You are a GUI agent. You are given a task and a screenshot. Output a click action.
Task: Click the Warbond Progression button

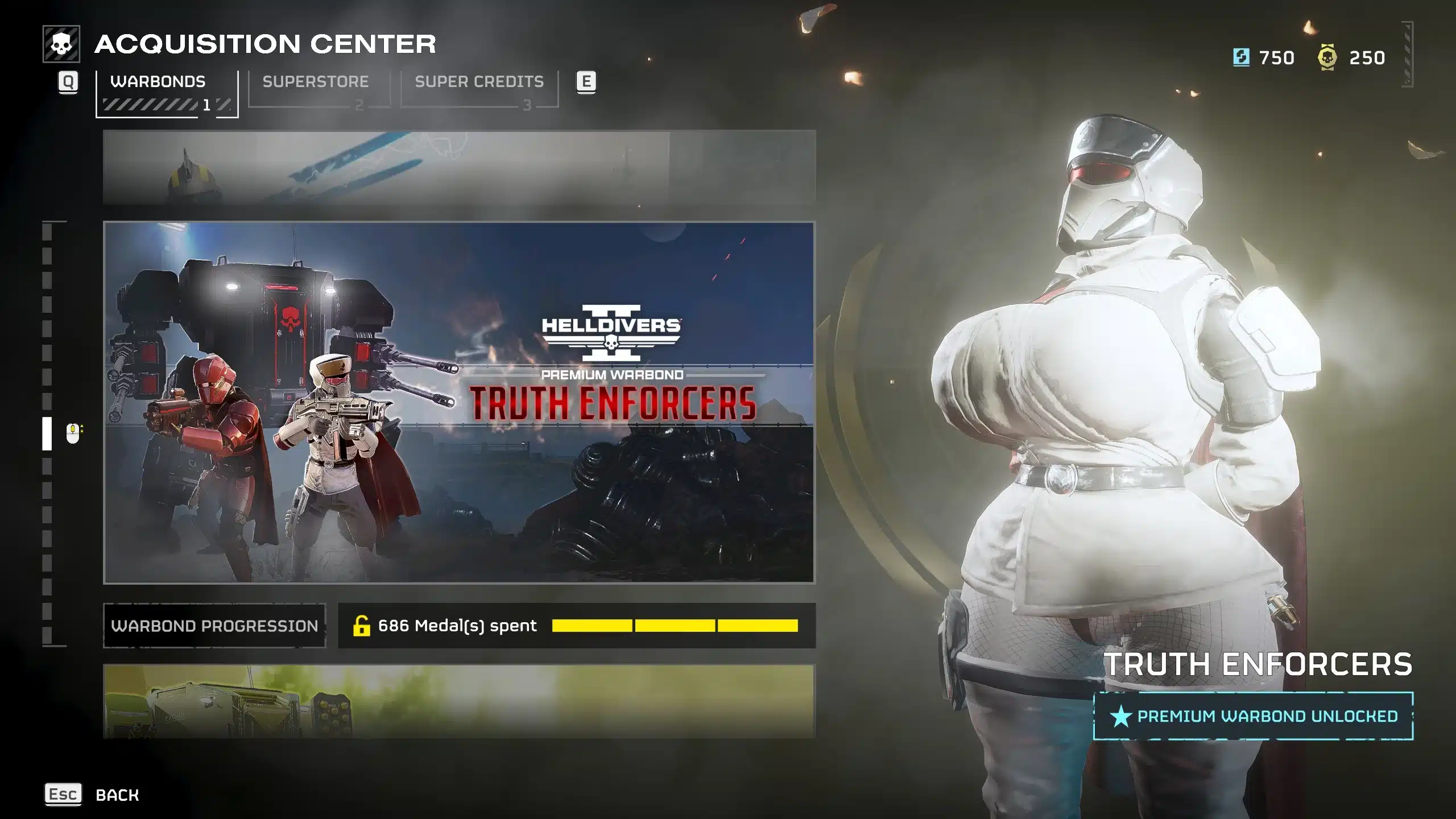point(214,626)
